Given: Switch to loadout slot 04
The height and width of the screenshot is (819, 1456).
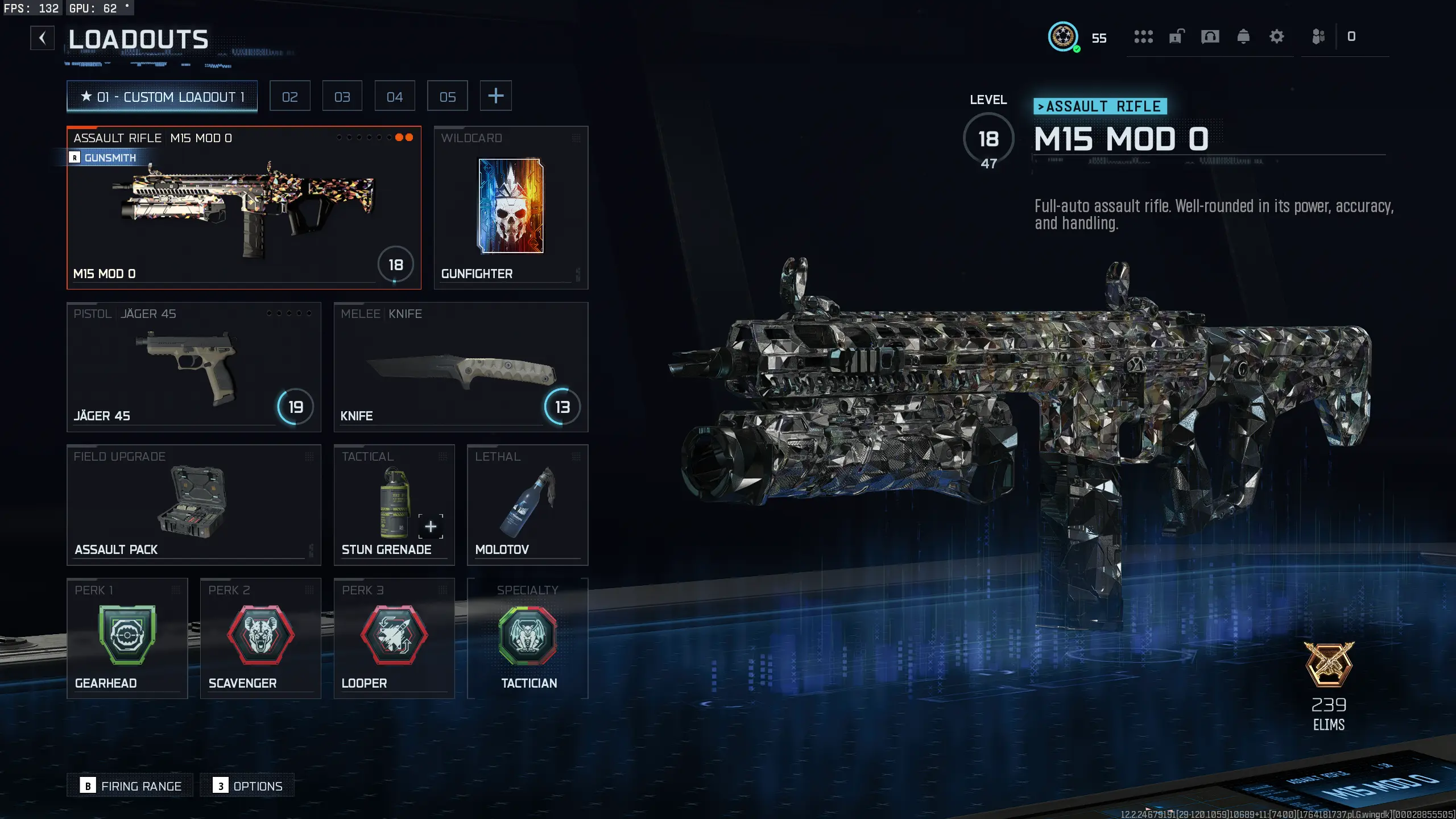Looking at the screenshot, I should pos(395,97).
